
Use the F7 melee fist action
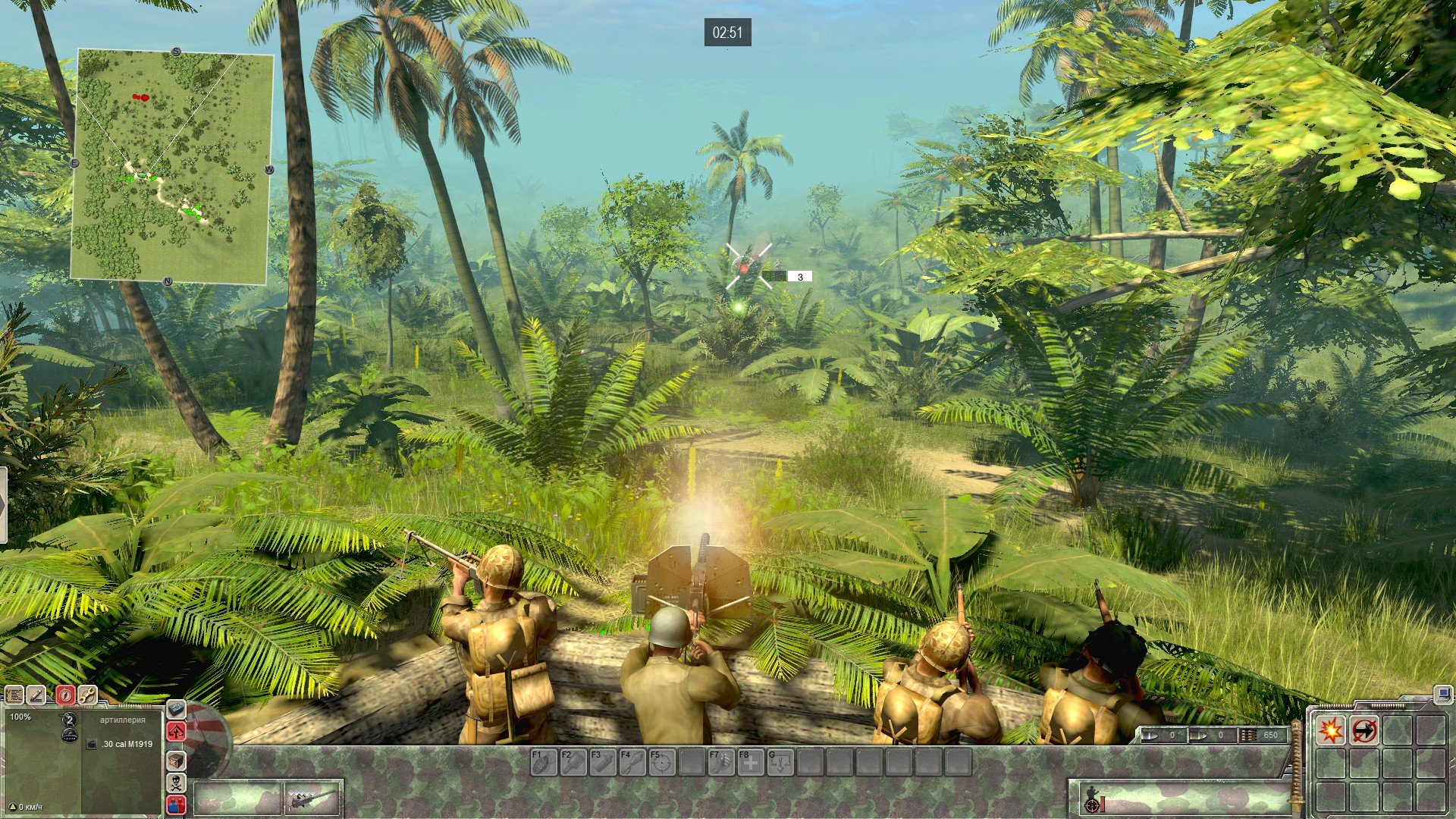pyautogui.click(x=720, y=762)
